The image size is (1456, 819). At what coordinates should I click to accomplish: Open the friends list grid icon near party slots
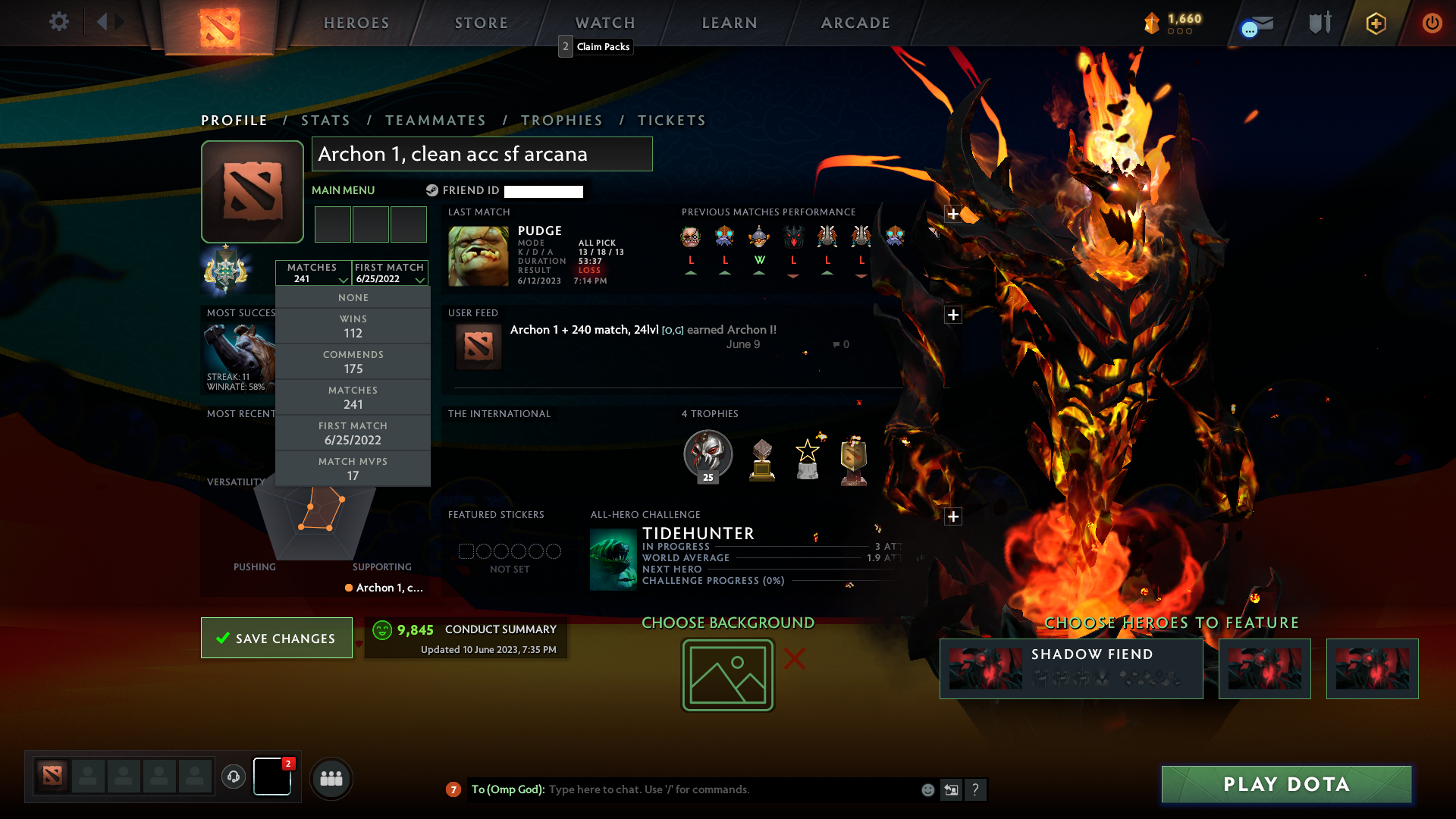coord(331,778)
